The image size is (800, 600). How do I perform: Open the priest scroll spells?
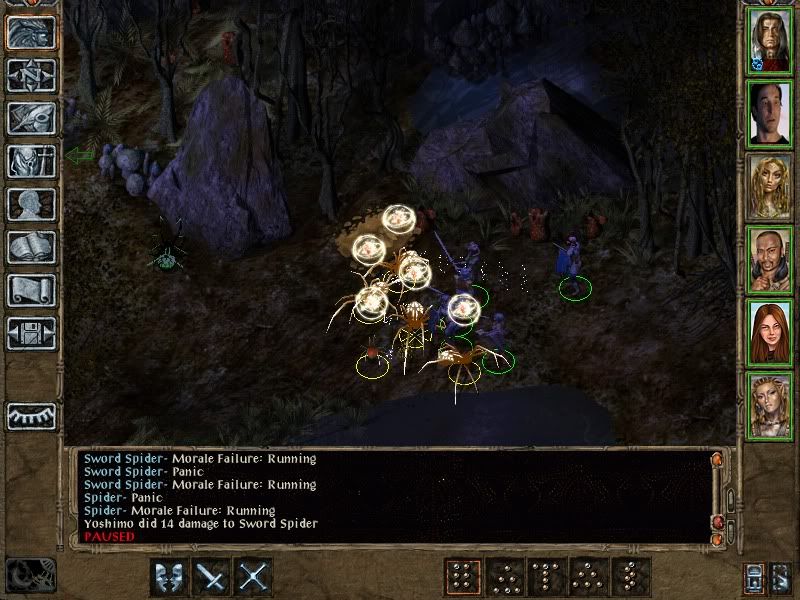tap(31, 290)
